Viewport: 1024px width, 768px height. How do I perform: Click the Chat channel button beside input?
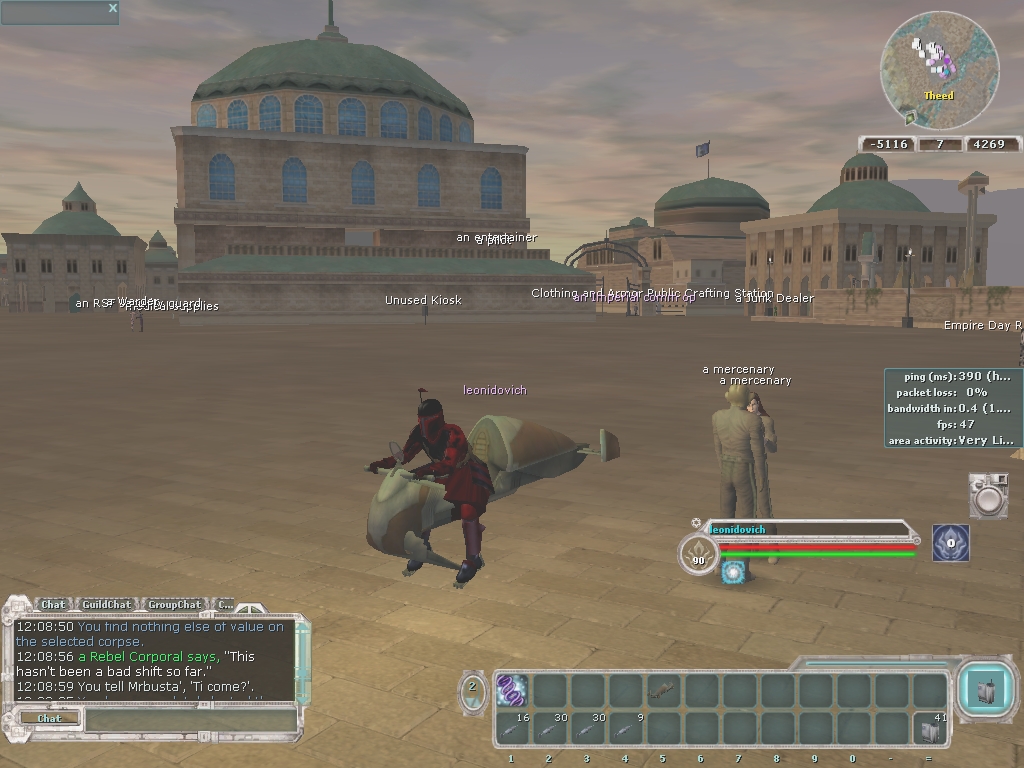pos(49,718)
